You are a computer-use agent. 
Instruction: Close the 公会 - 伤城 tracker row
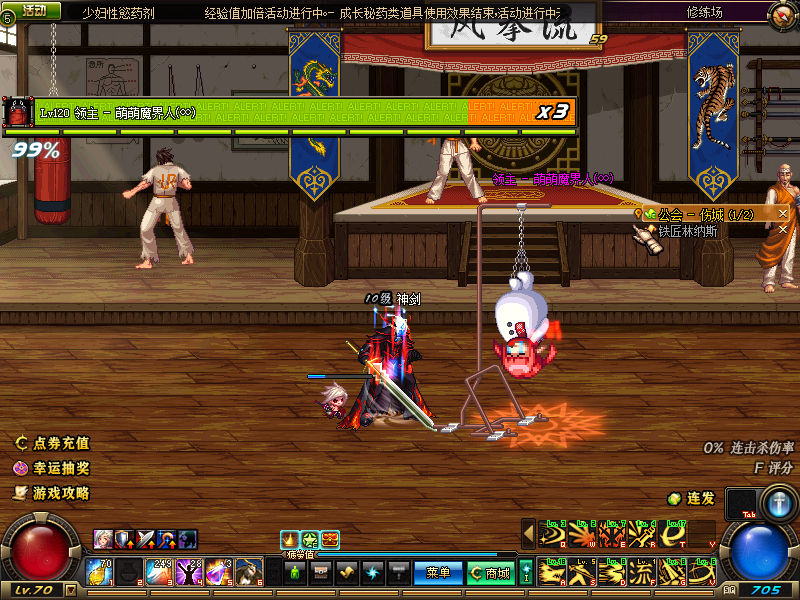tap(783, 214)
